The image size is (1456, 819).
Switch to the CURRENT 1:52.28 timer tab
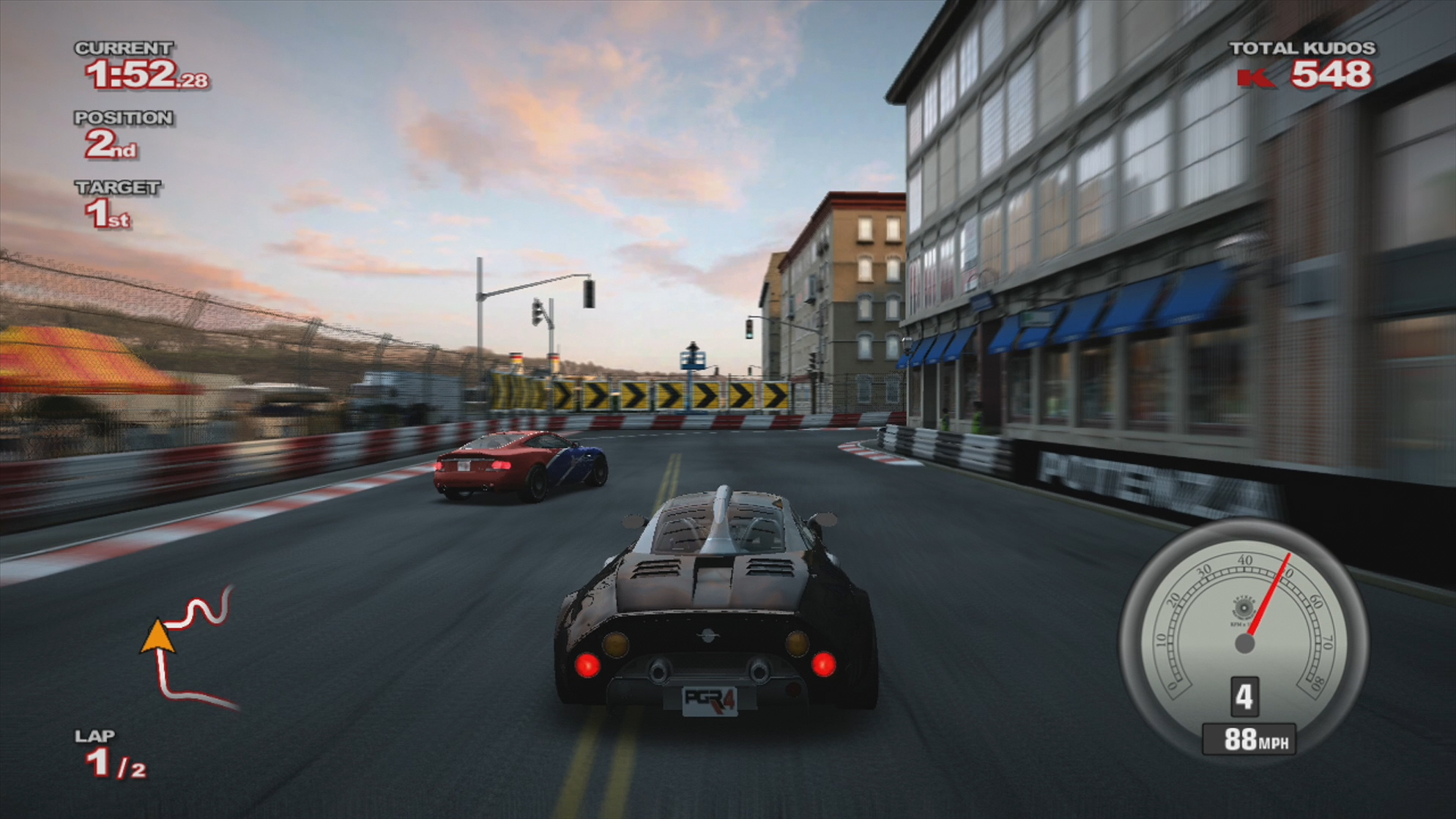pyautogui.click(x=139, y=73)
